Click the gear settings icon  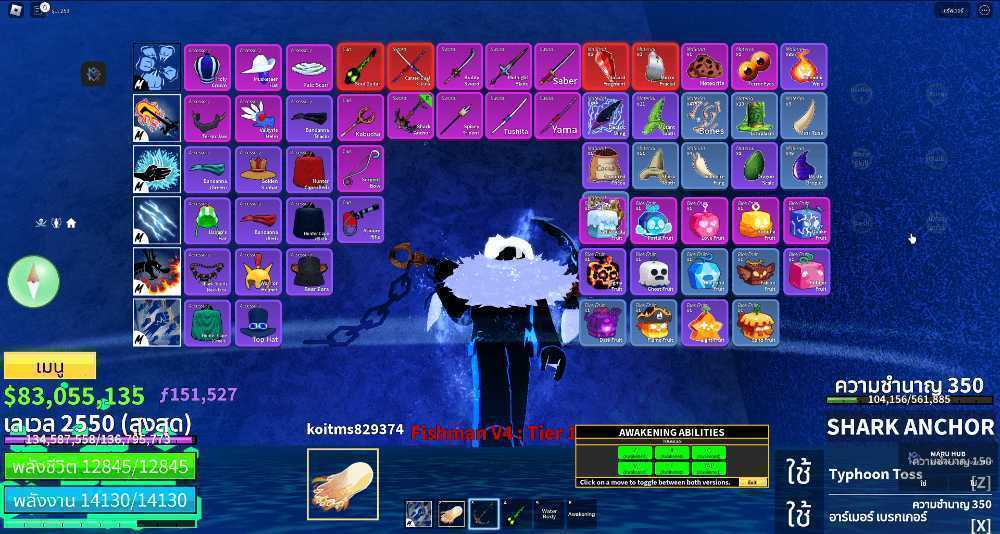pyautogui.click(x=94, y=74)
